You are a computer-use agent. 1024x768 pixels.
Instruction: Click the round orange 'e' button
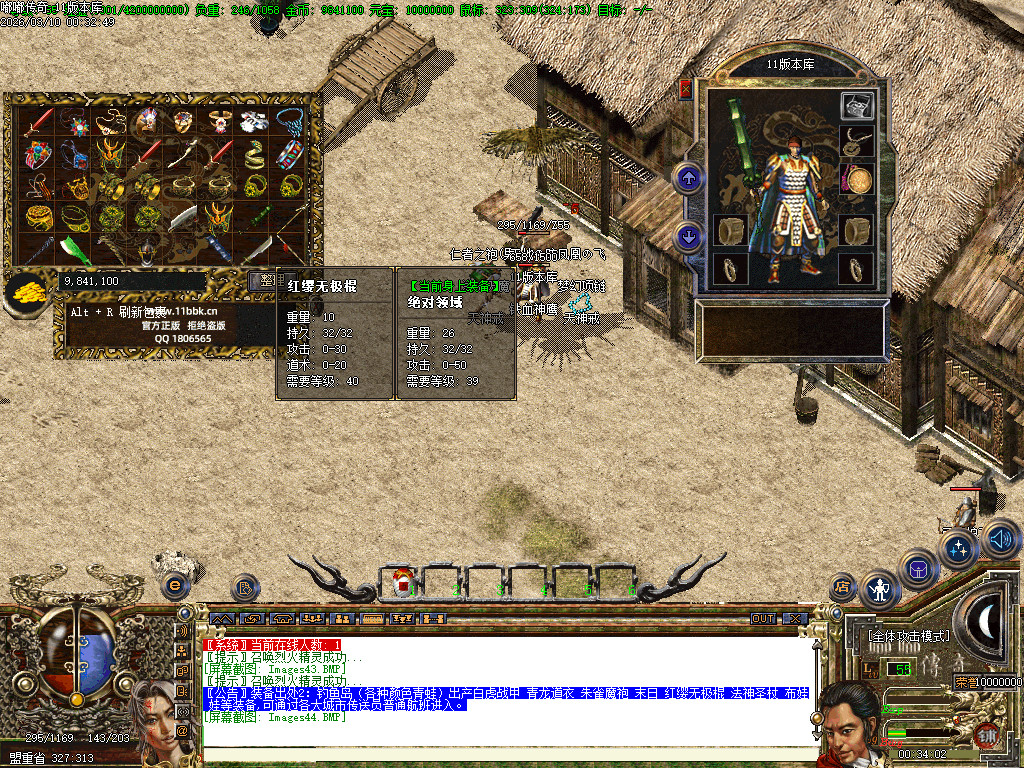[x=176, y=585]
